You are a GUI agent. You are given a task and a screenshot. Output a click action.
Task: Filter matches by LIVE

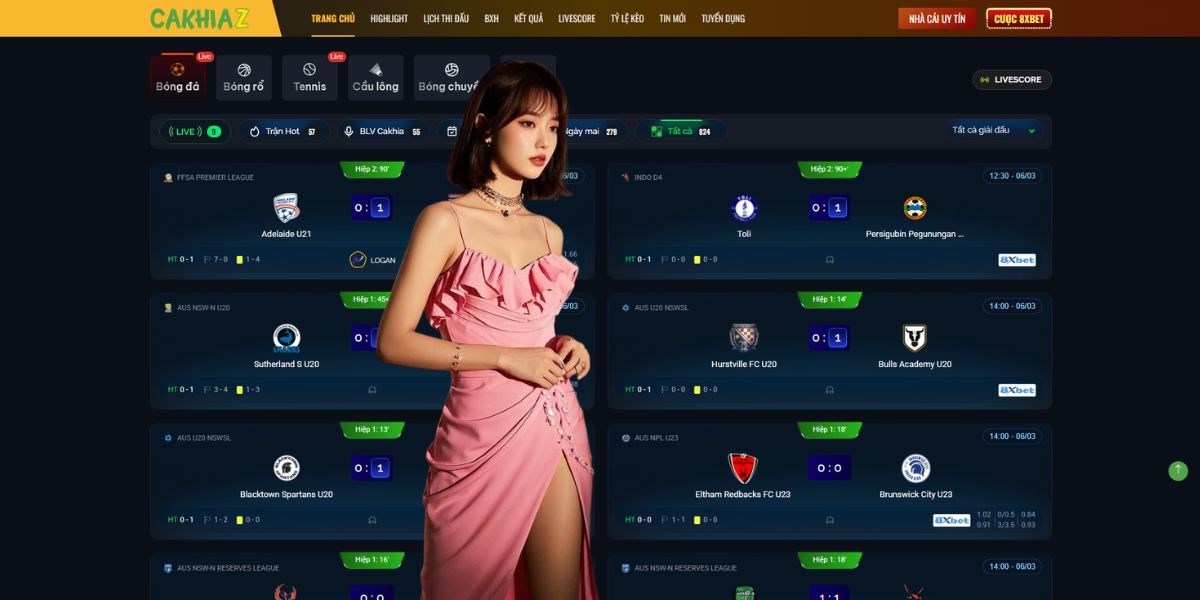(195, 131)
